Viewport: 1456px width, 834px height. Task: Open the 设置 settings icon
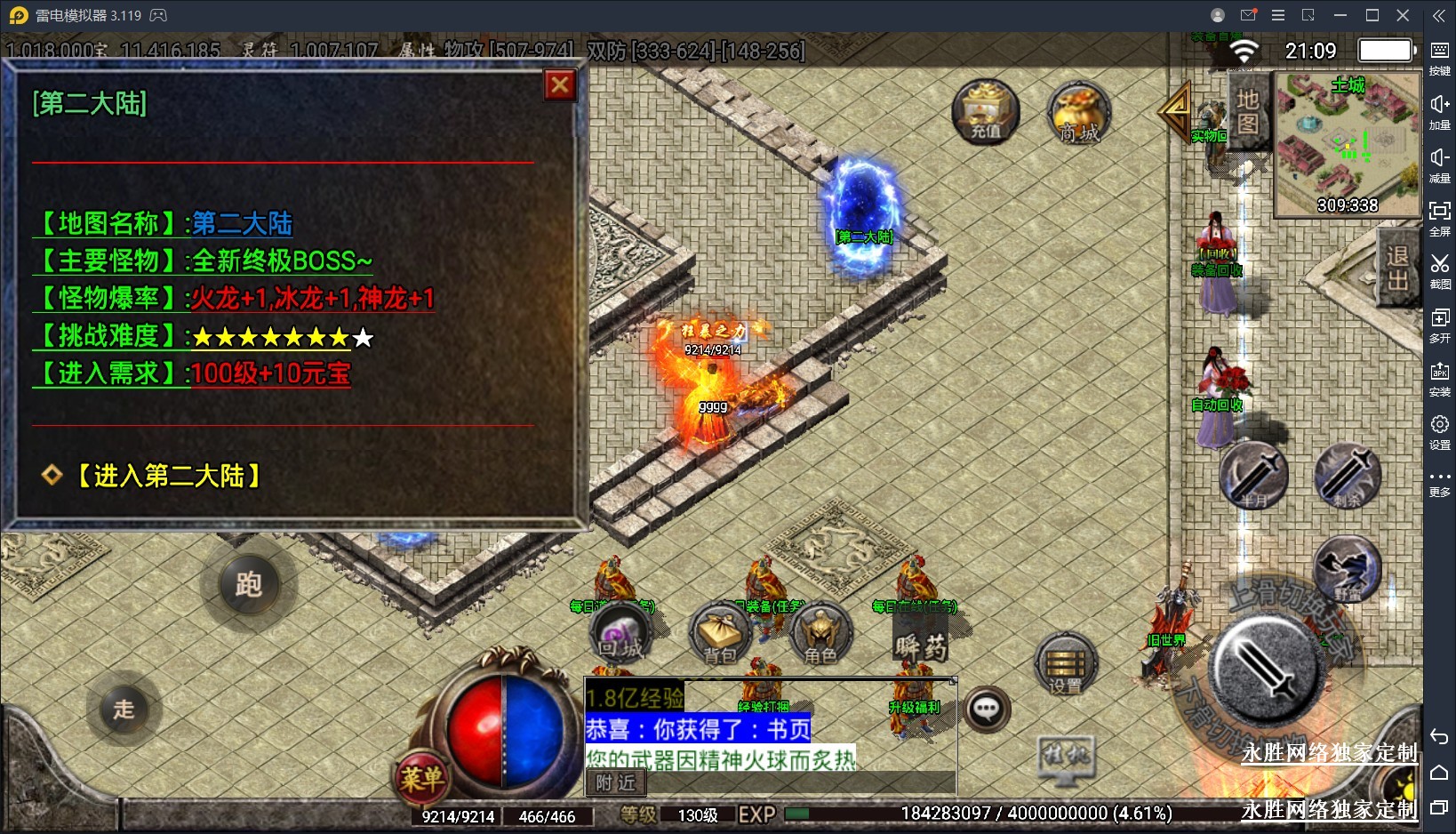[x=1066, y=666]
